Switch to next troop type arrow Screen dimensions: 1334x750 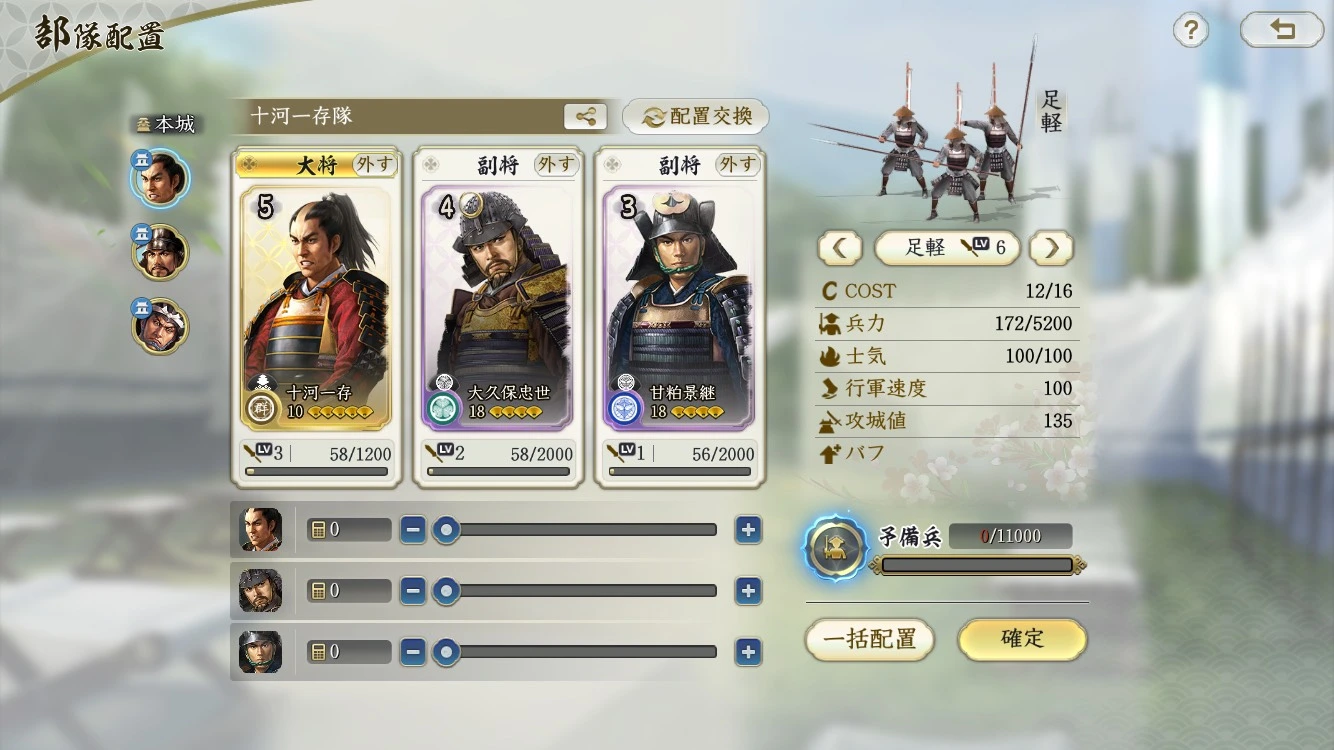coord(1051,248)
